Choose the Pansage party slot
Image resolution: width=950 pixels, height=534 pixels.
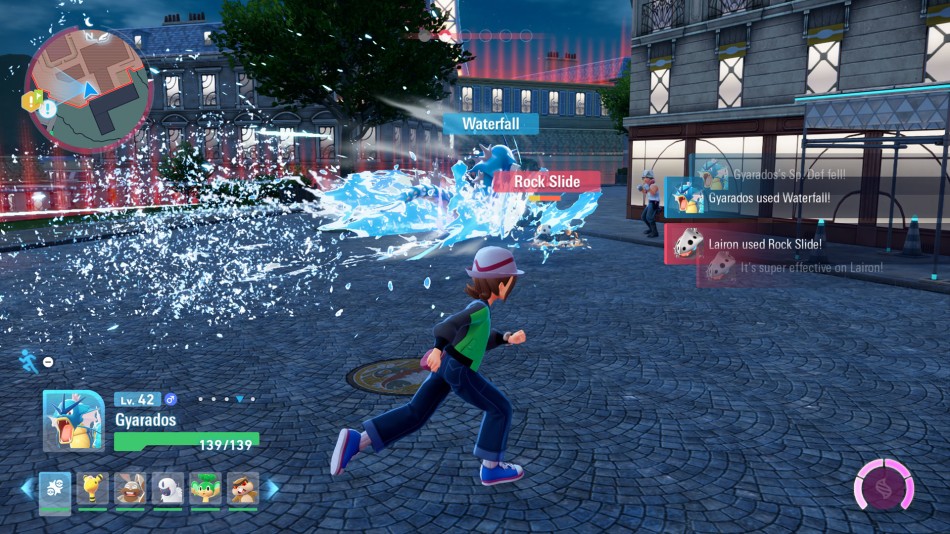[205, 489]
